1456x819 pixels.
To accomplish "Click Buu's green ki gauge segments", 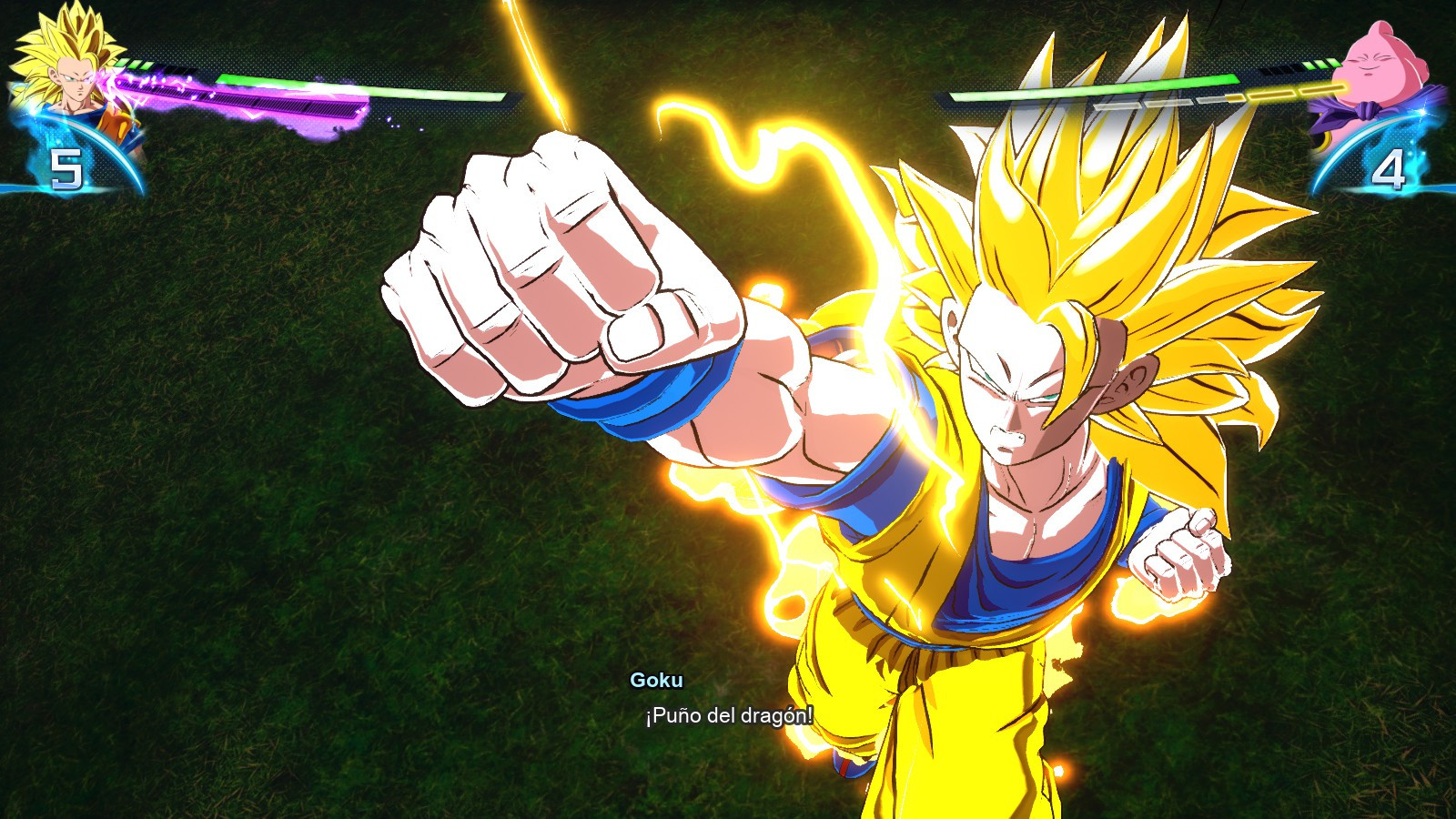I will click(1321, 62).
